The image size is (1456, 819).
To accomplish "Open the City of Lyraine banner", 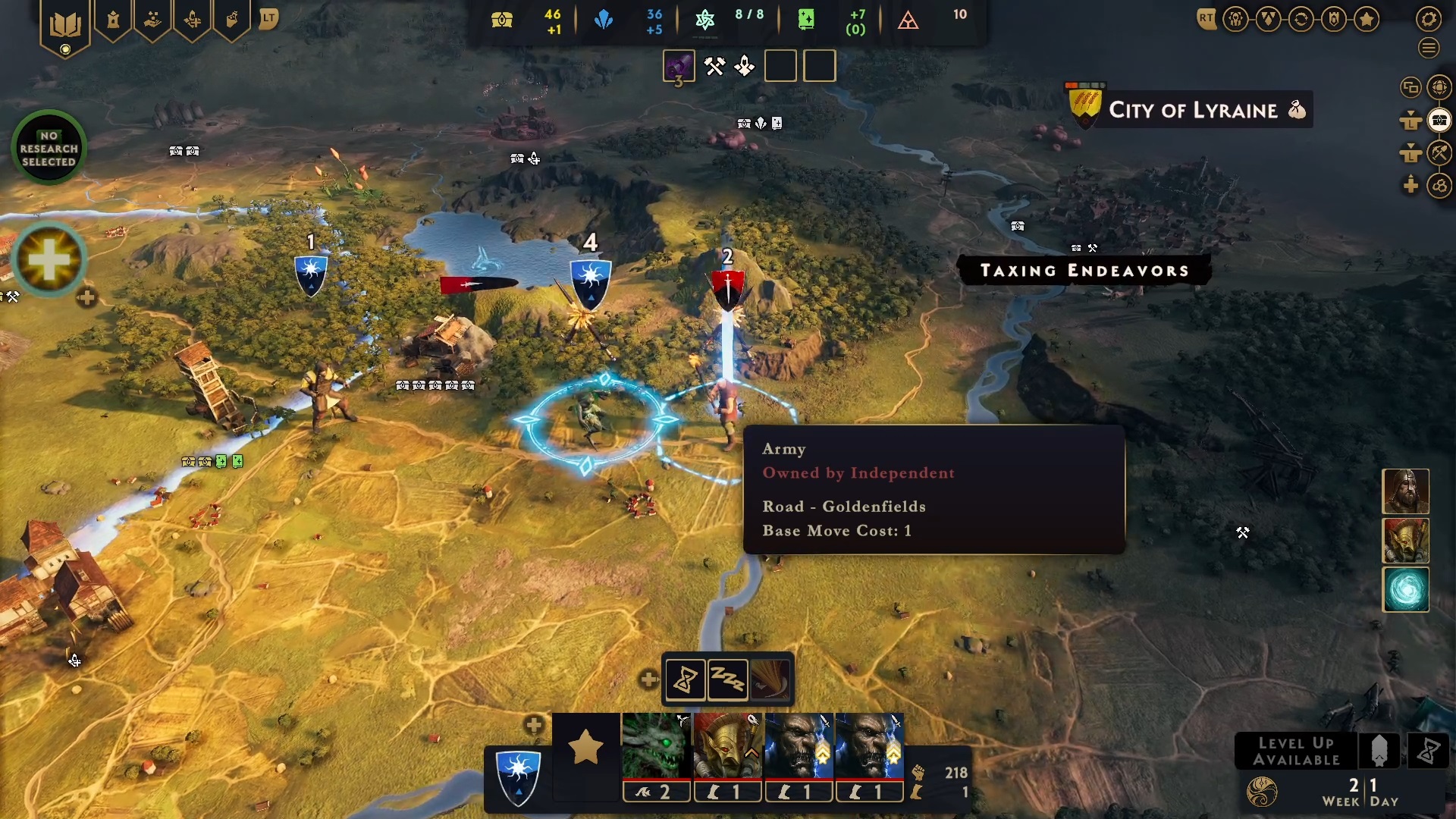I will (x=1192, y=110).
